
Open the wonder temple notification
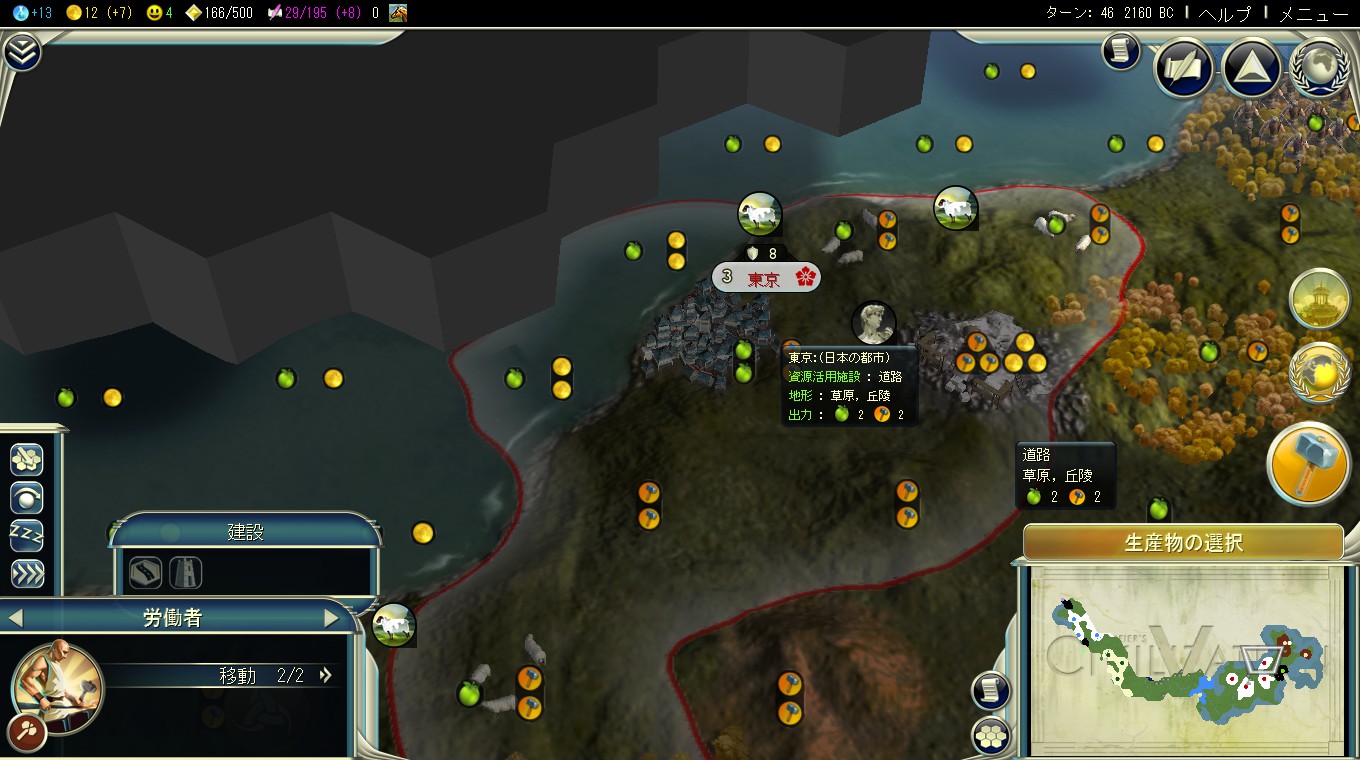pyautogui.click(x=1319, y=298)
